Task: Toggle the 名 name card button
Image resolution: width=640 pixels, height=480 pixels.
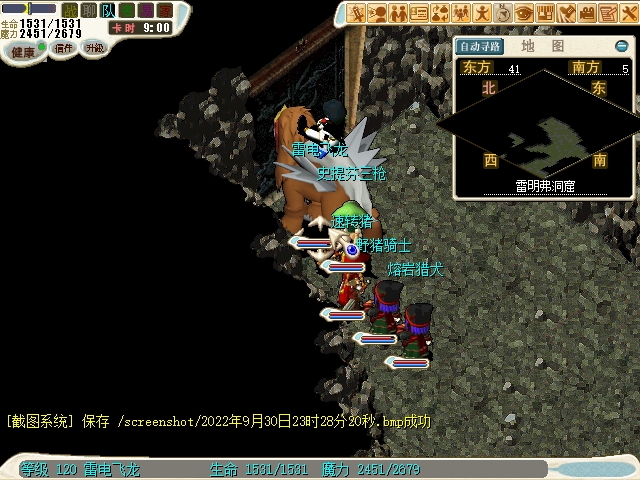Action: coord(126,10)
